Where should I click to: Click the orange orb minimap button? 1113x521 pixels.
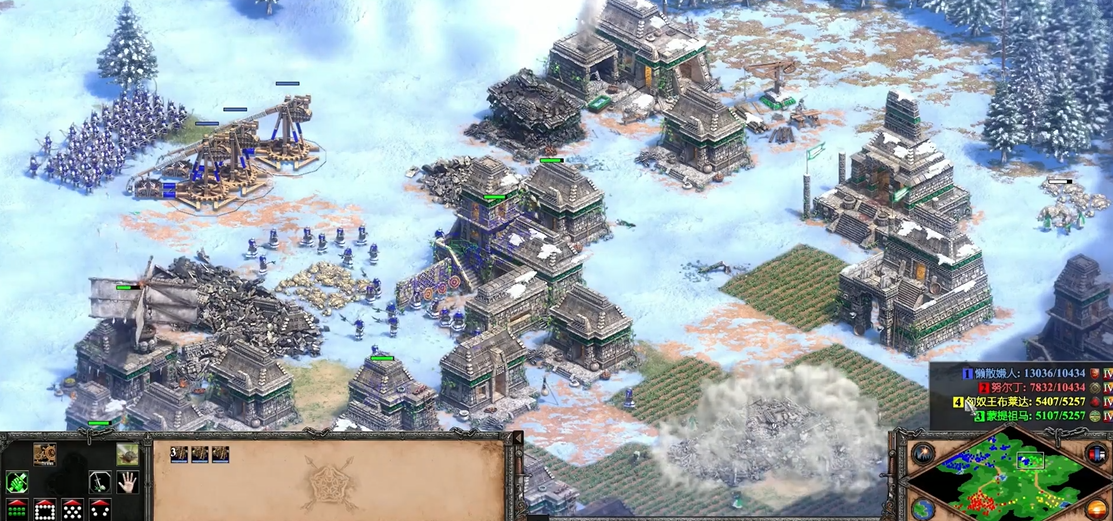1098,508
